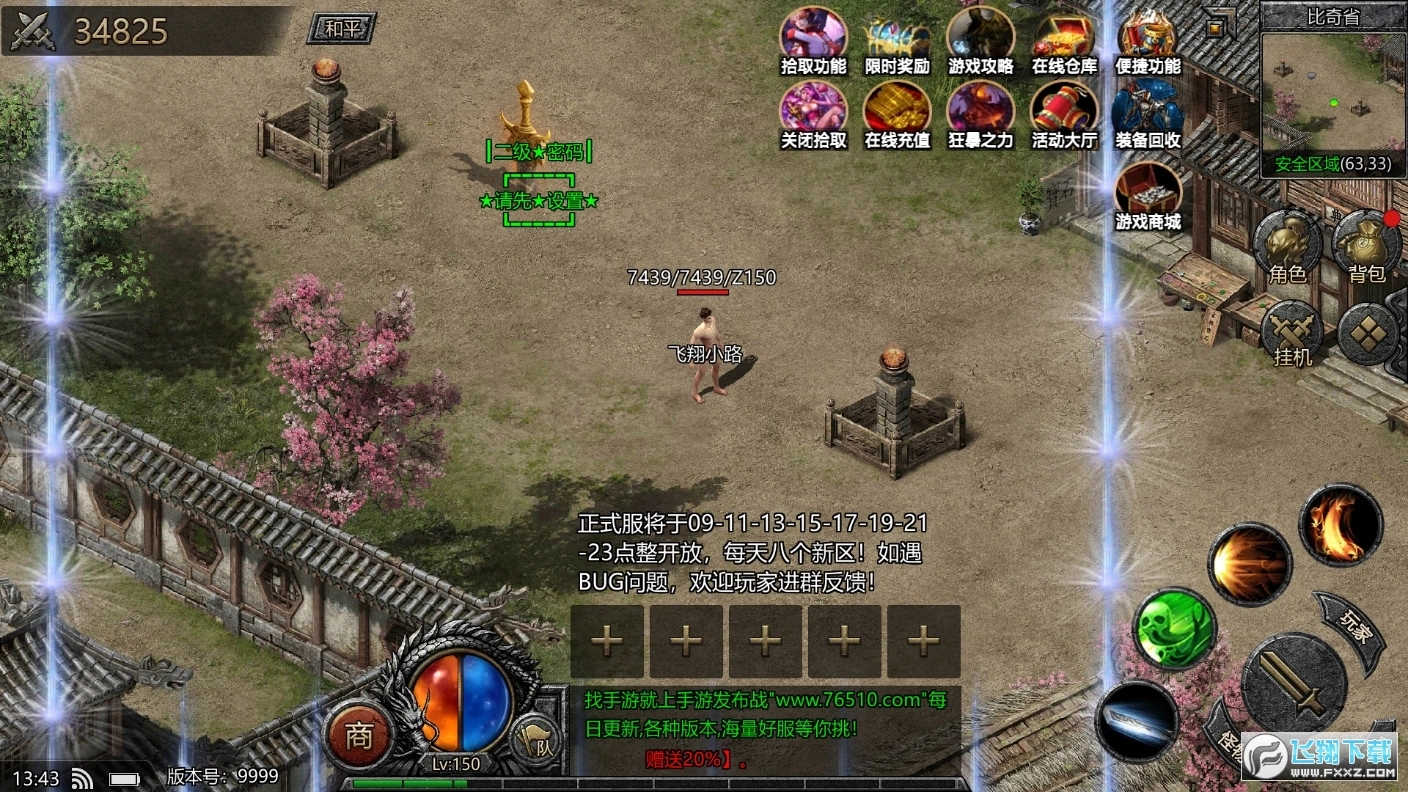The width and height of the screenshot is (1408, 792).
Task: Claim 限时奖励 limited-time rewards
Action: pyautogui.click(x=896, y=42)
